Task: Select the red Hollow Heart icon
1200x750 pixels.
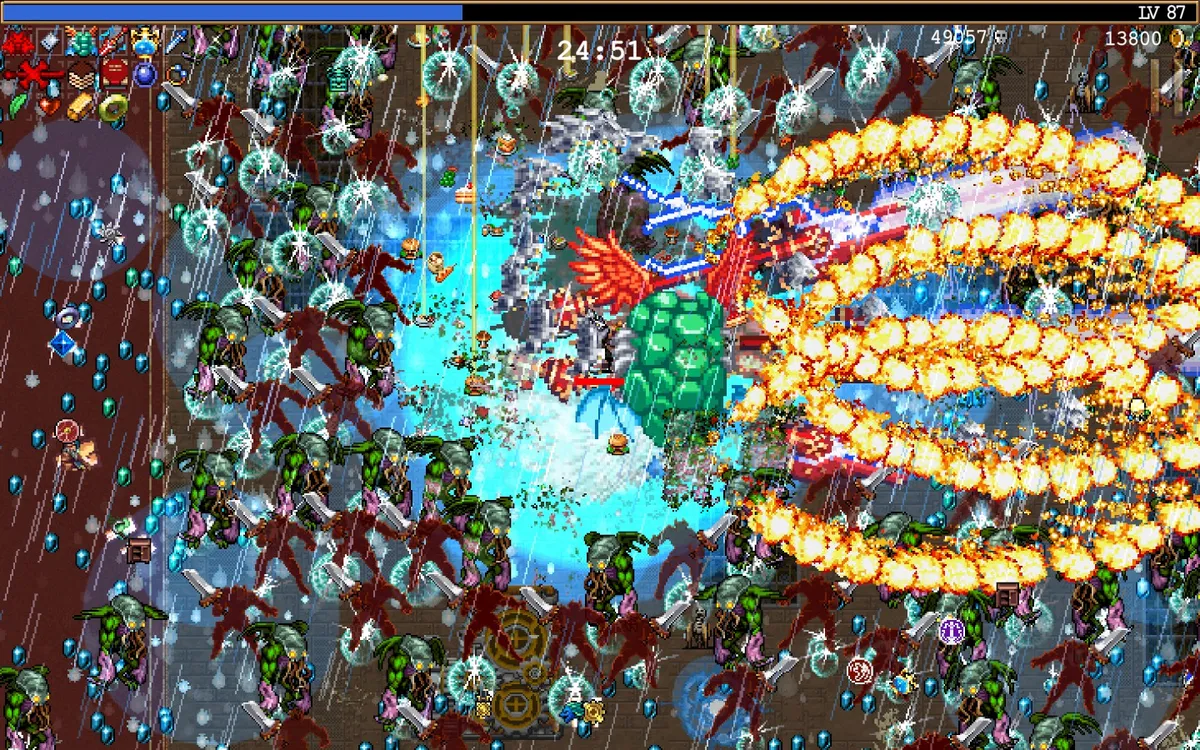Action: click(50, 104)
